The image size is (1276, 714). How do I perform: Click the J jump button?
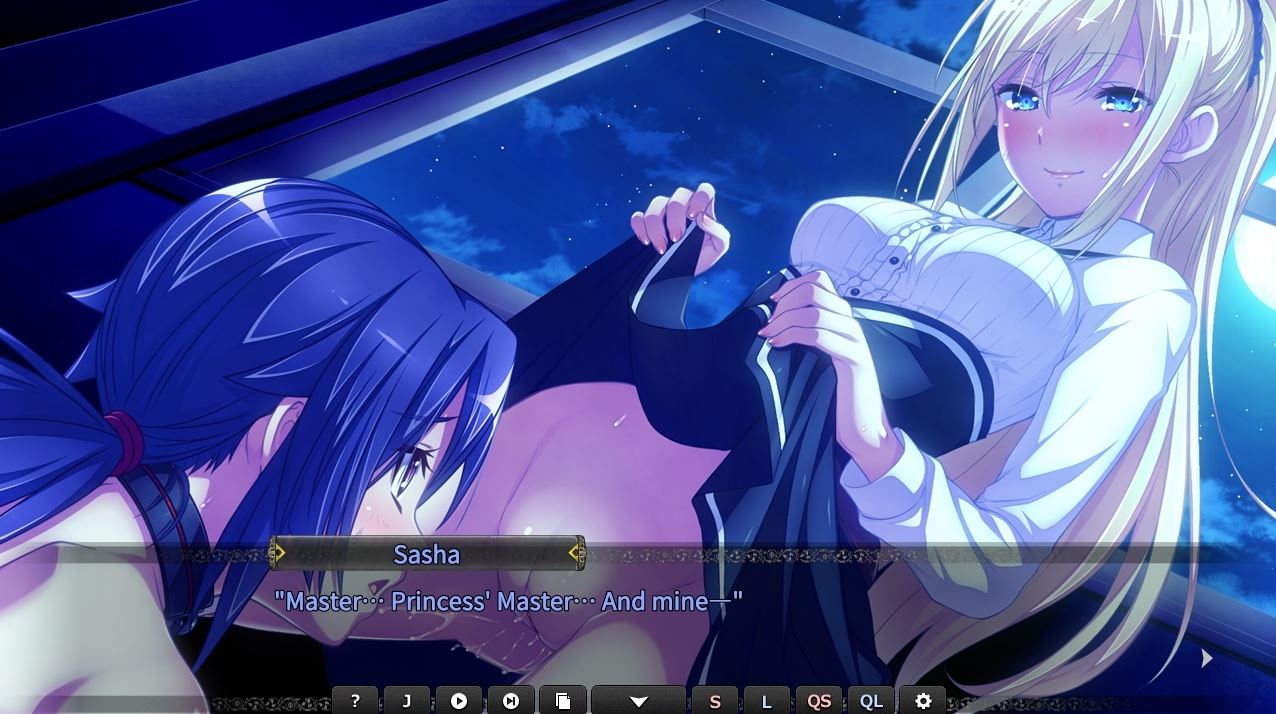pyautogui.click(x=407, y=701)
